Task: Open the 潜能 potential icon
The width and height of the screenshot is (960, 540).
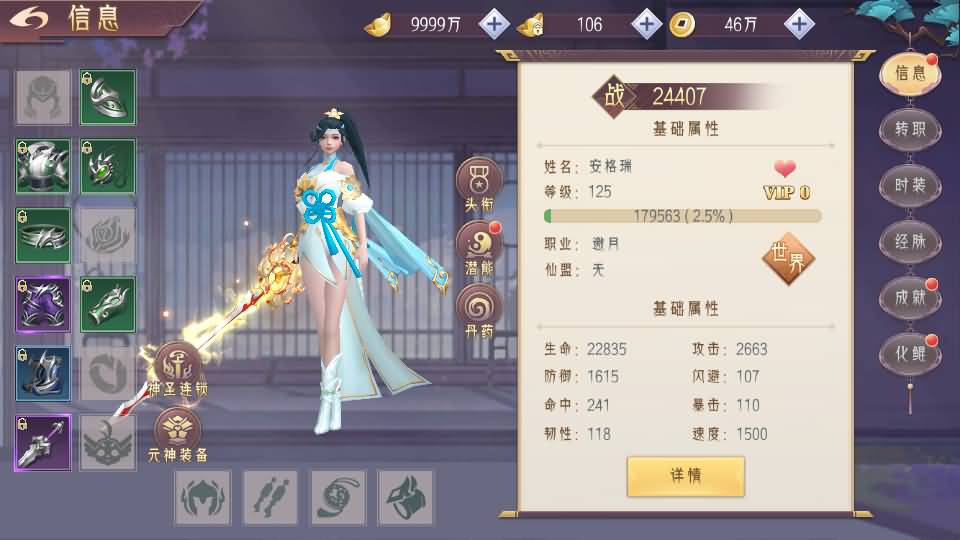Action: click(479, 246)
